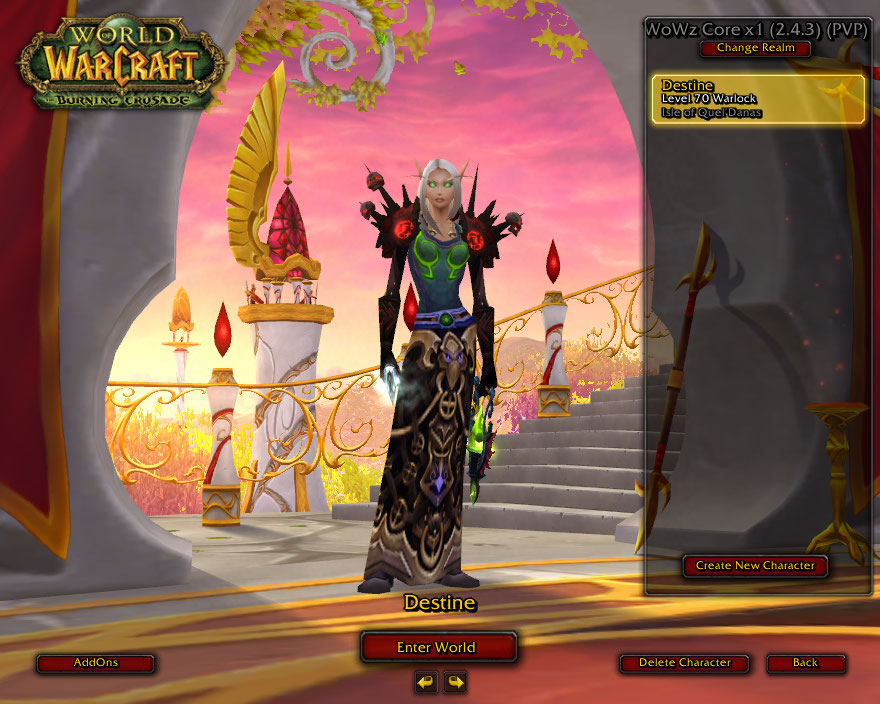Select the Destine warlock character entry

click(758, 99)
